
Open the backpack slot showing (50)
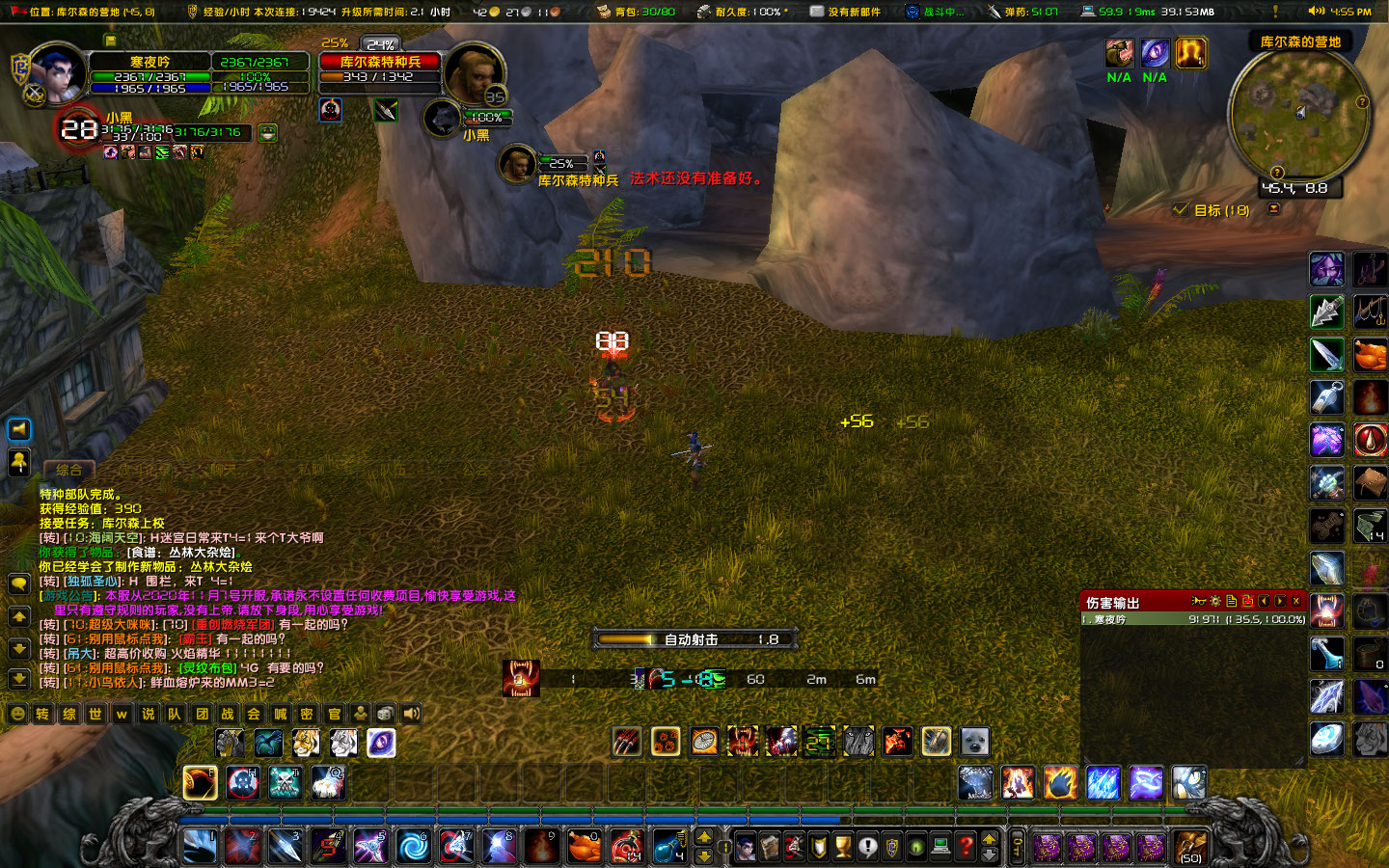(1191, 847)
